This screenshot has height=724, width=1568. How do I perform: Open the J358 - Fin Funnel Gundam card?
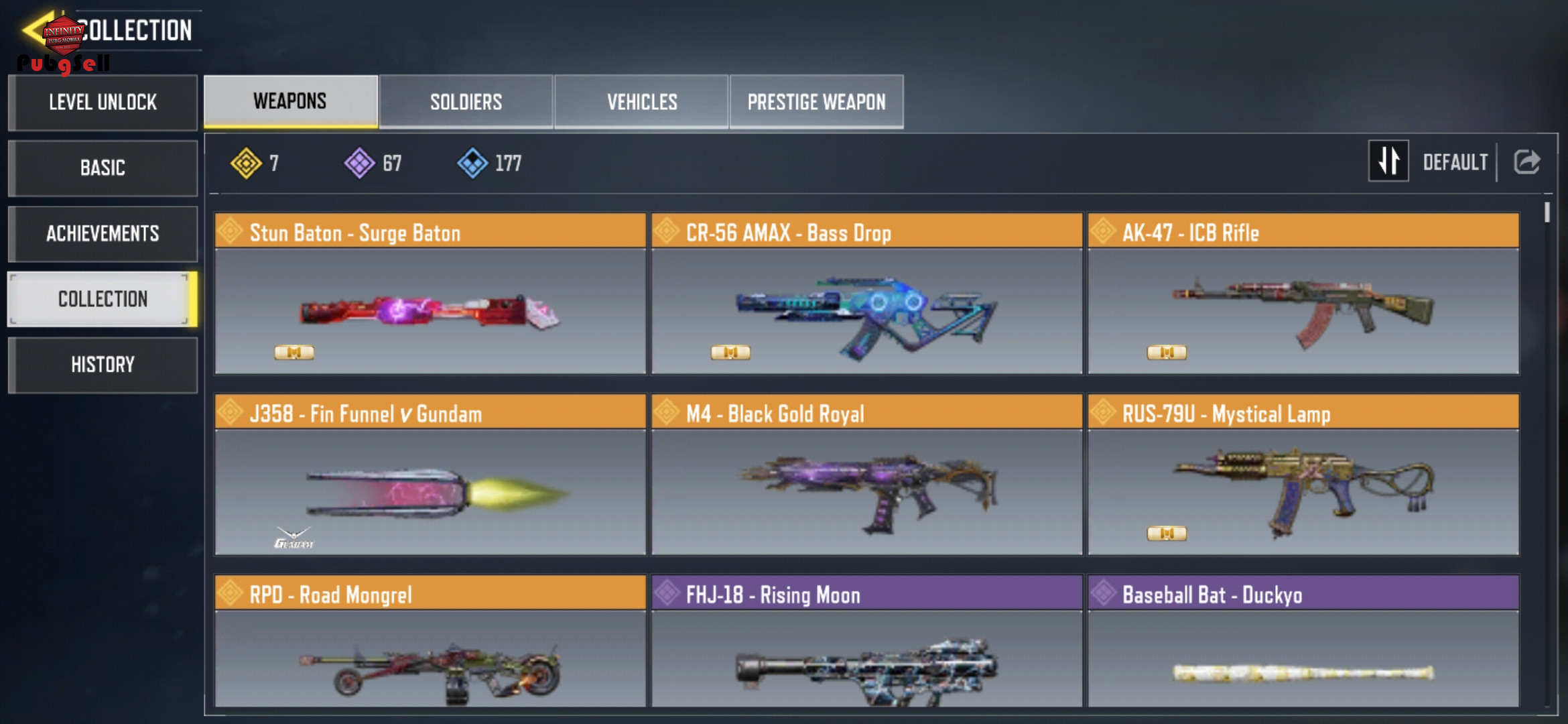tap(430, 475)
